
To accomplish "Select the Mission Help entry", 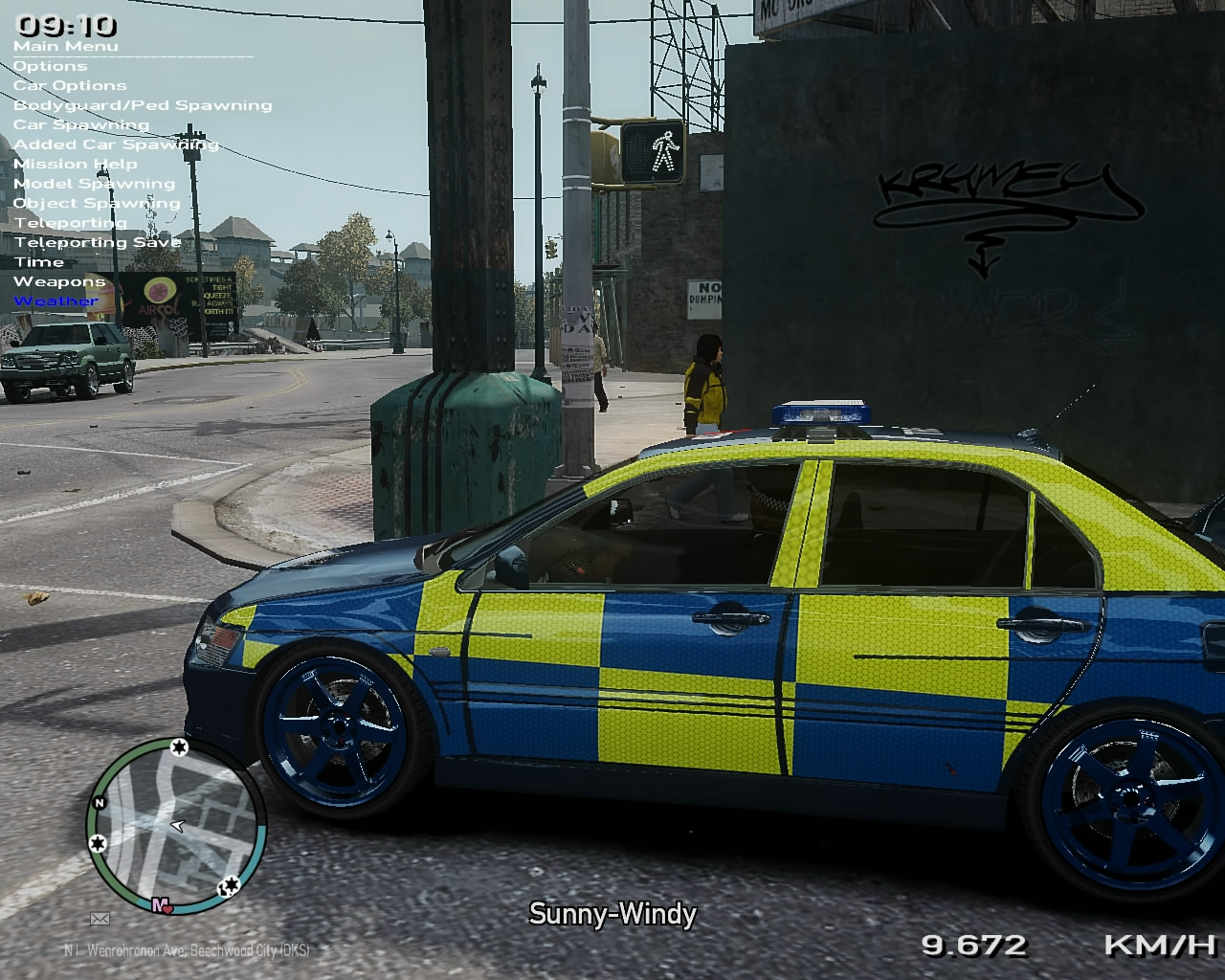I will coord(75,164).
